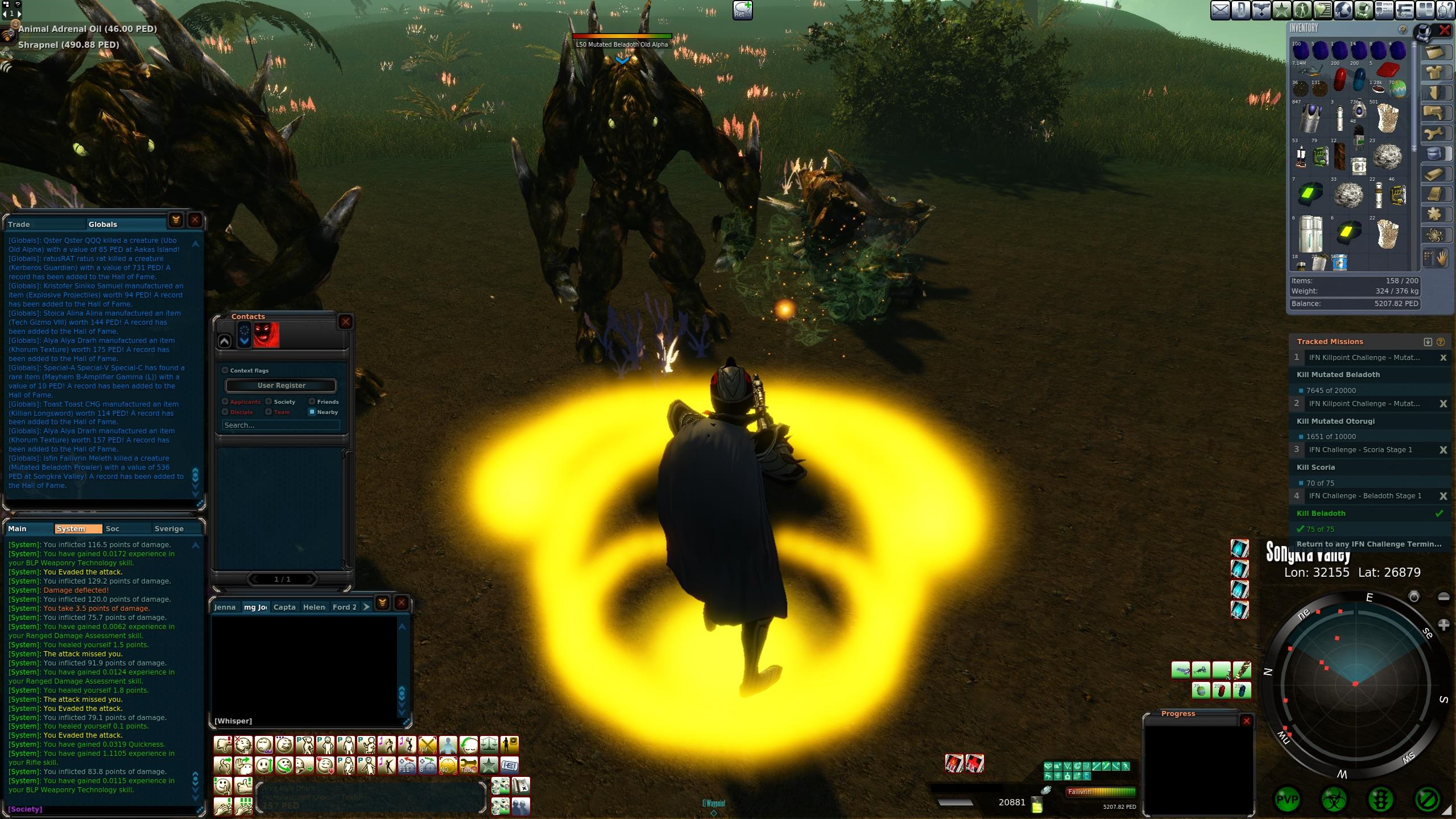Close the Inventory window
The height and width of the screenshot is (819, 1456).
pyautogui.click(x=1445, y=31)
